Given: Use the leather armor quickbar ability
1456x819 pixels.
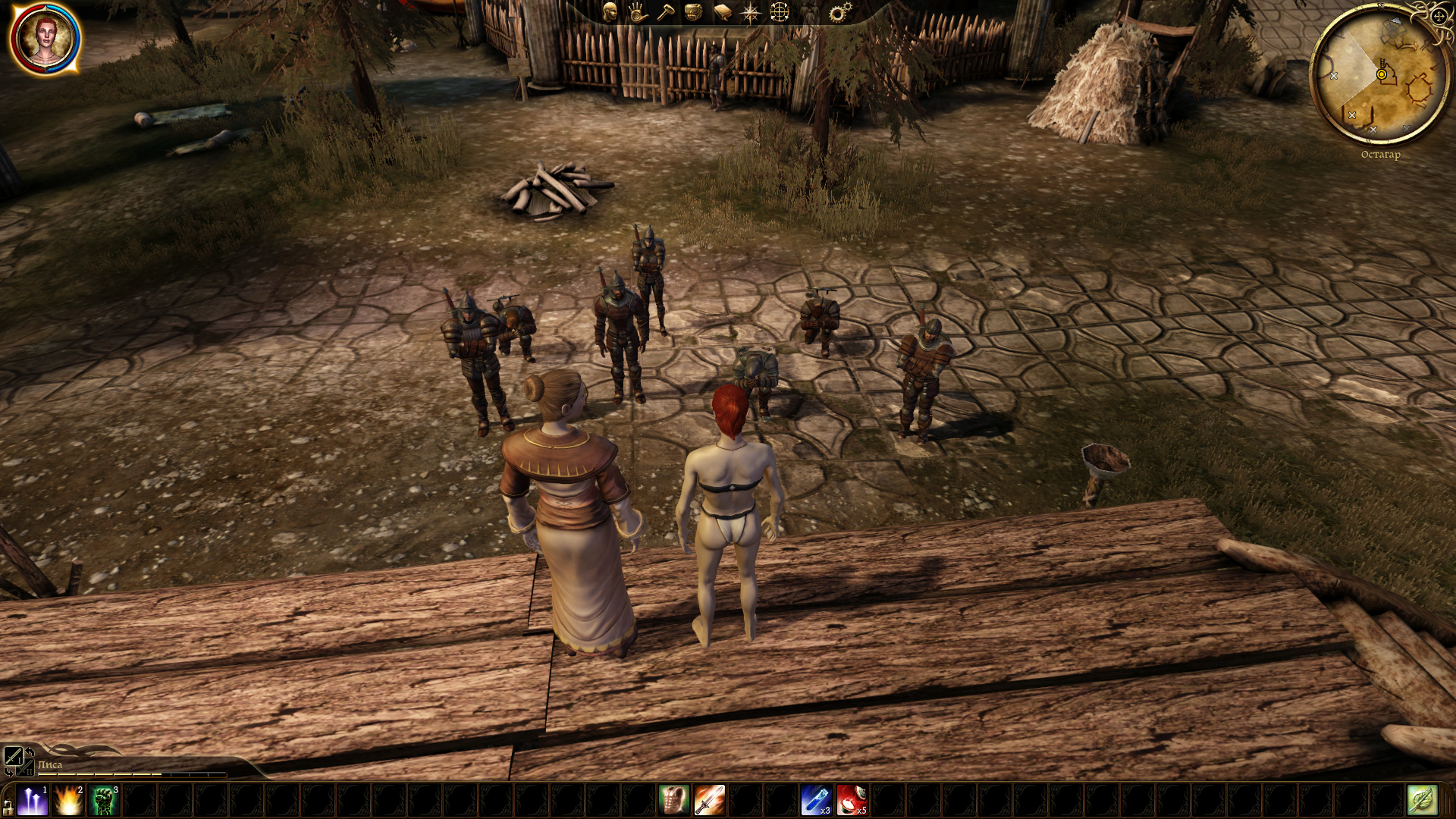Looking at the screenshot, I should pyautogui.click(x=673, y=801).
